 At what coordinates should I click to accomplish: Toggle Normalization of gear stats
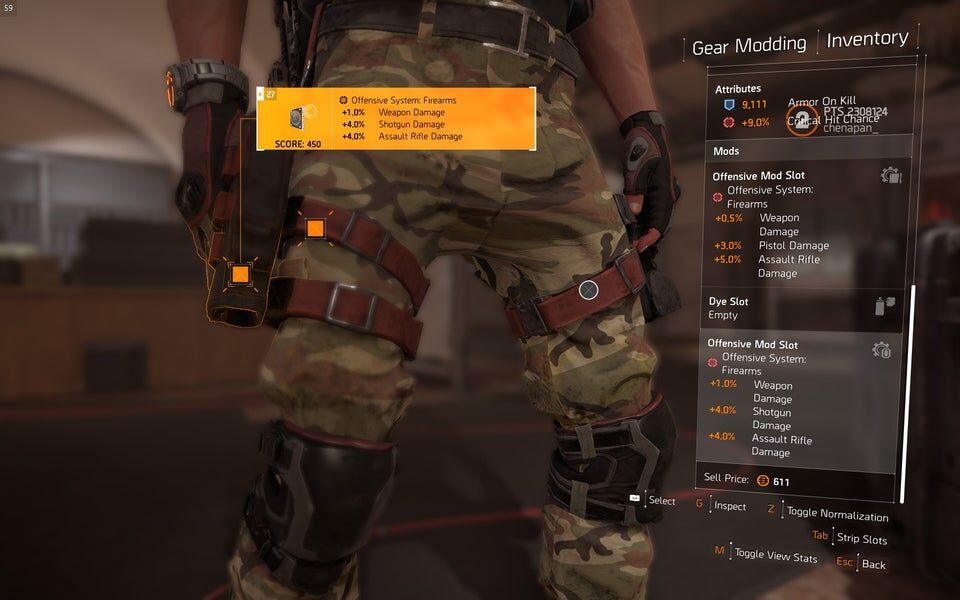(836, 515)
